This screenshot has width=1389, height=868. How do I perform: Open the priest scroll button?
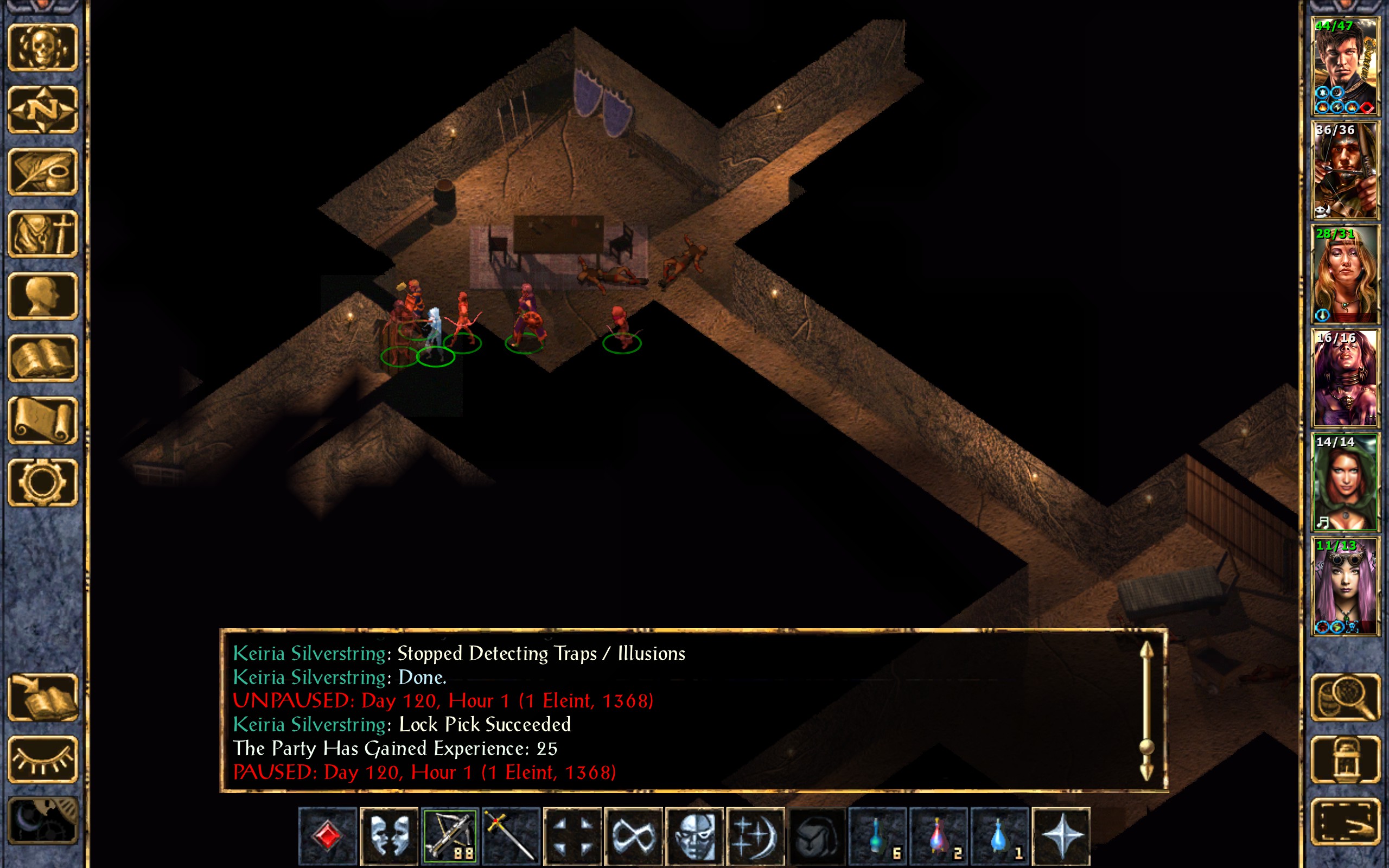click(x=42, y=420)
